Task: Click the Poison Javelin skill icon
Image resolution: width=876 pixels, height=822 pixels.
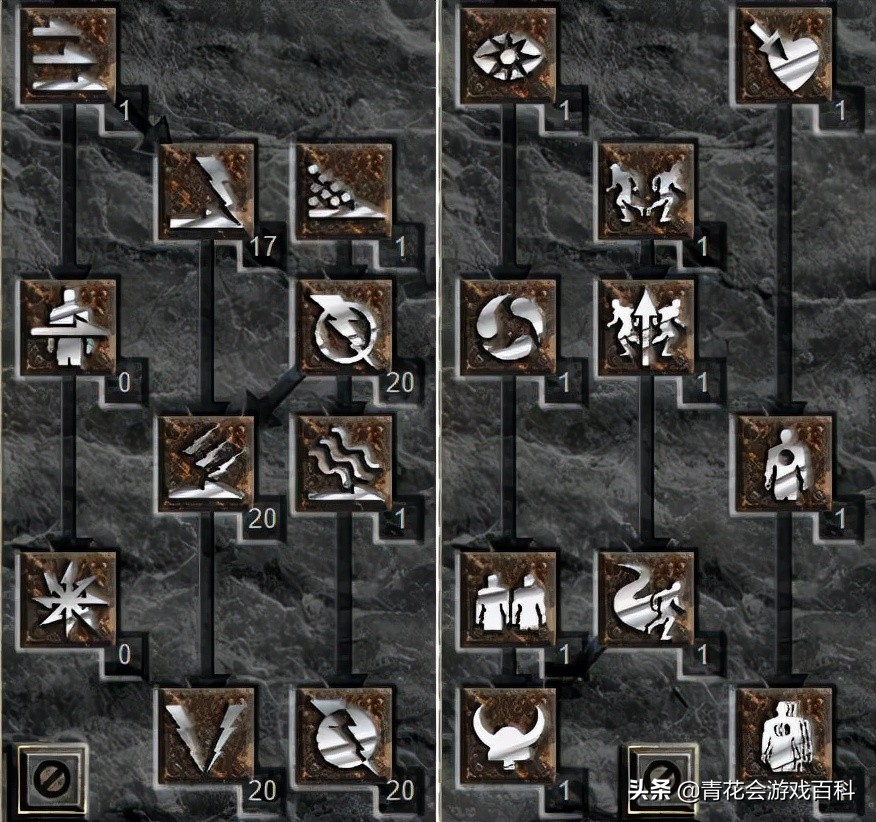Action: click(345, 191)
